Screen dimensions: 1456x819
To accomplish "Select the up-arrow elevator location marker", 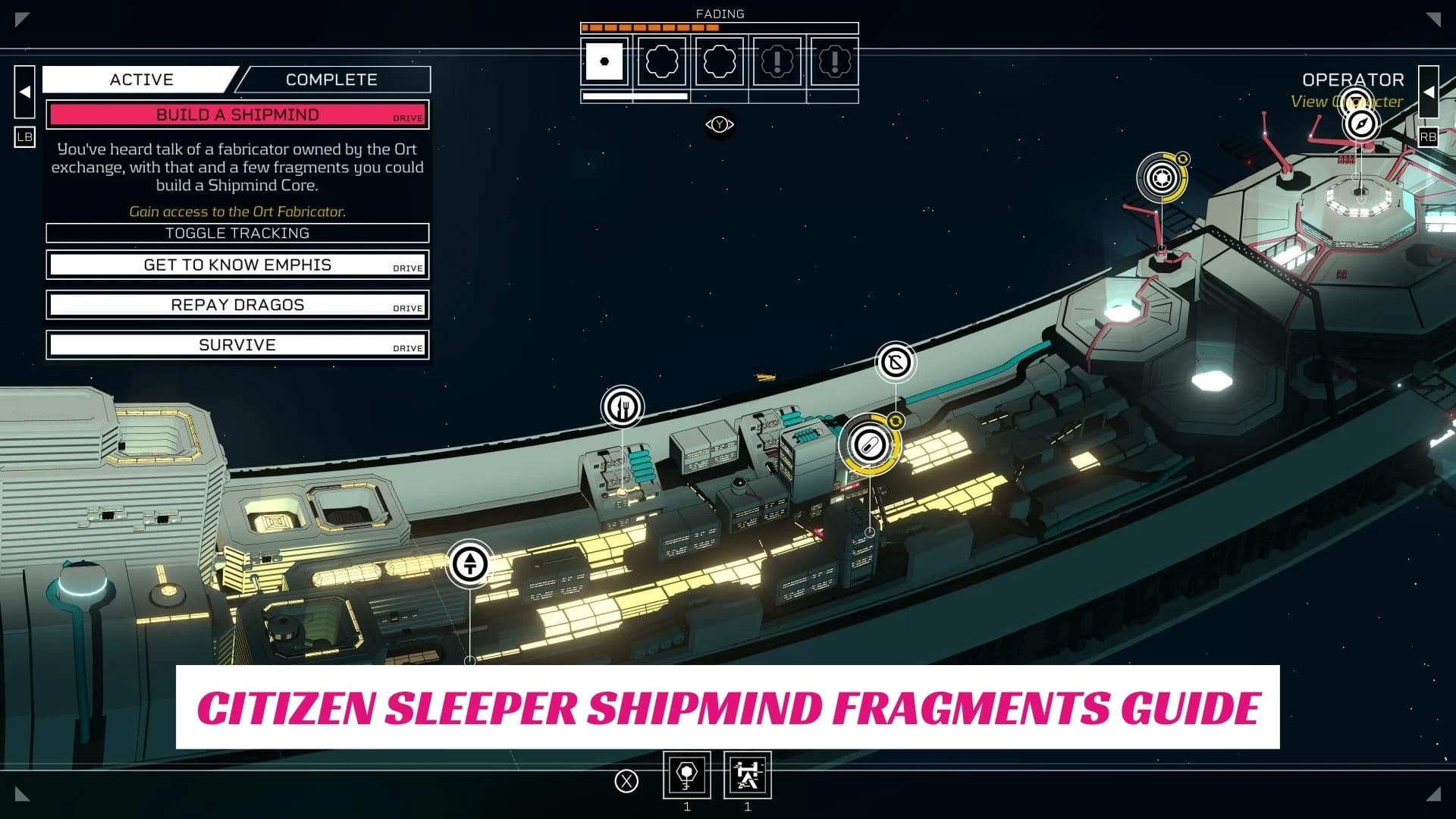I will [x=470, y=564].
